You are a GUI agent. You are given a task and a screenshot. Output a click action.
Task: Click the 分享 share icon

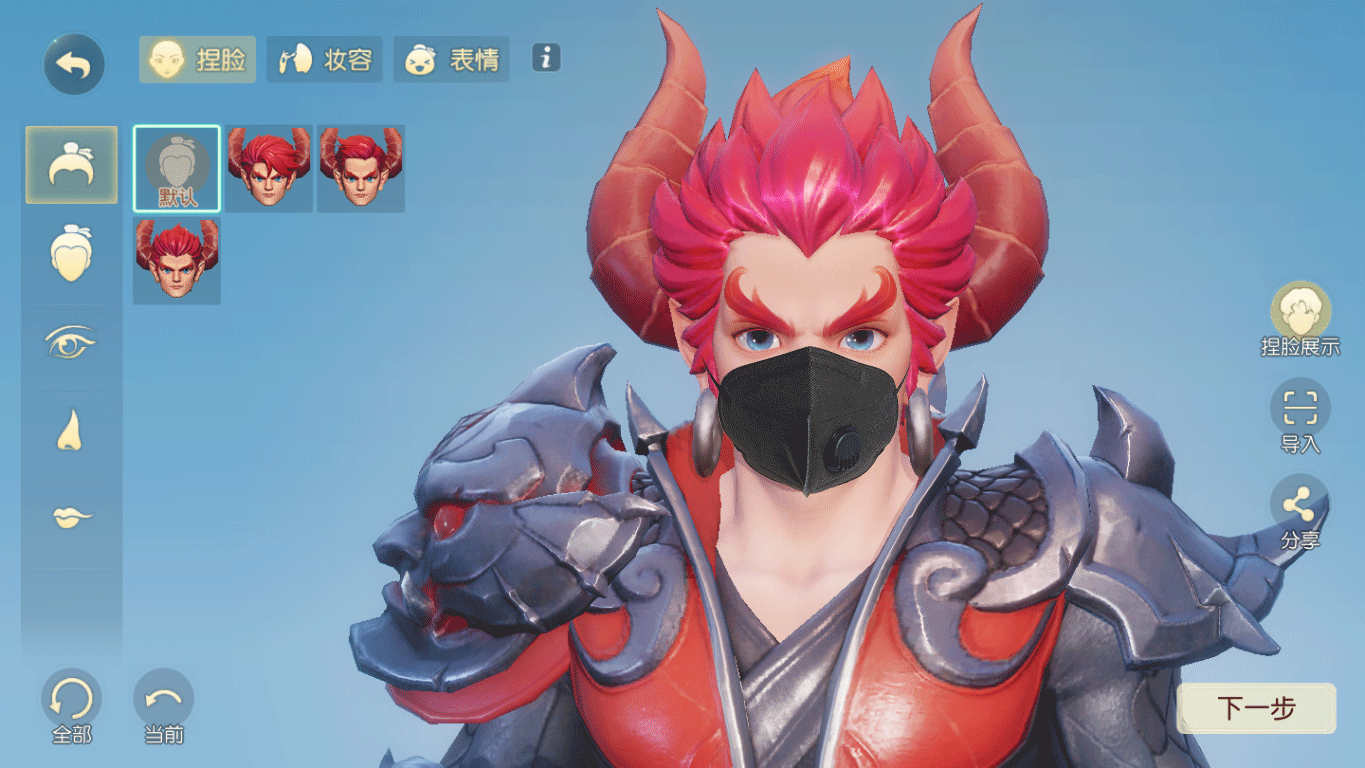point(1301,505)
